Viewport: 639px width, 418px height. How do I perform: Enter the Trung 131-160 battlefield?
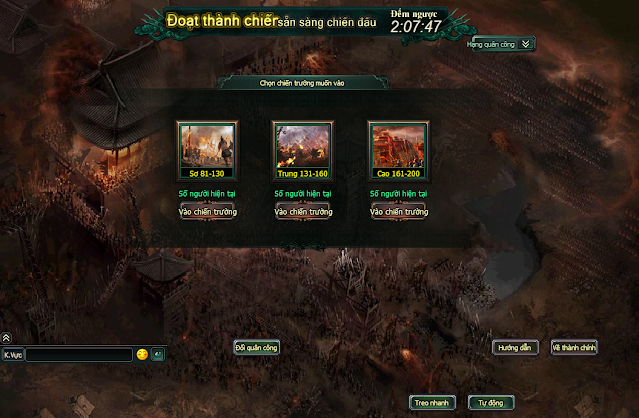(302, 212)
